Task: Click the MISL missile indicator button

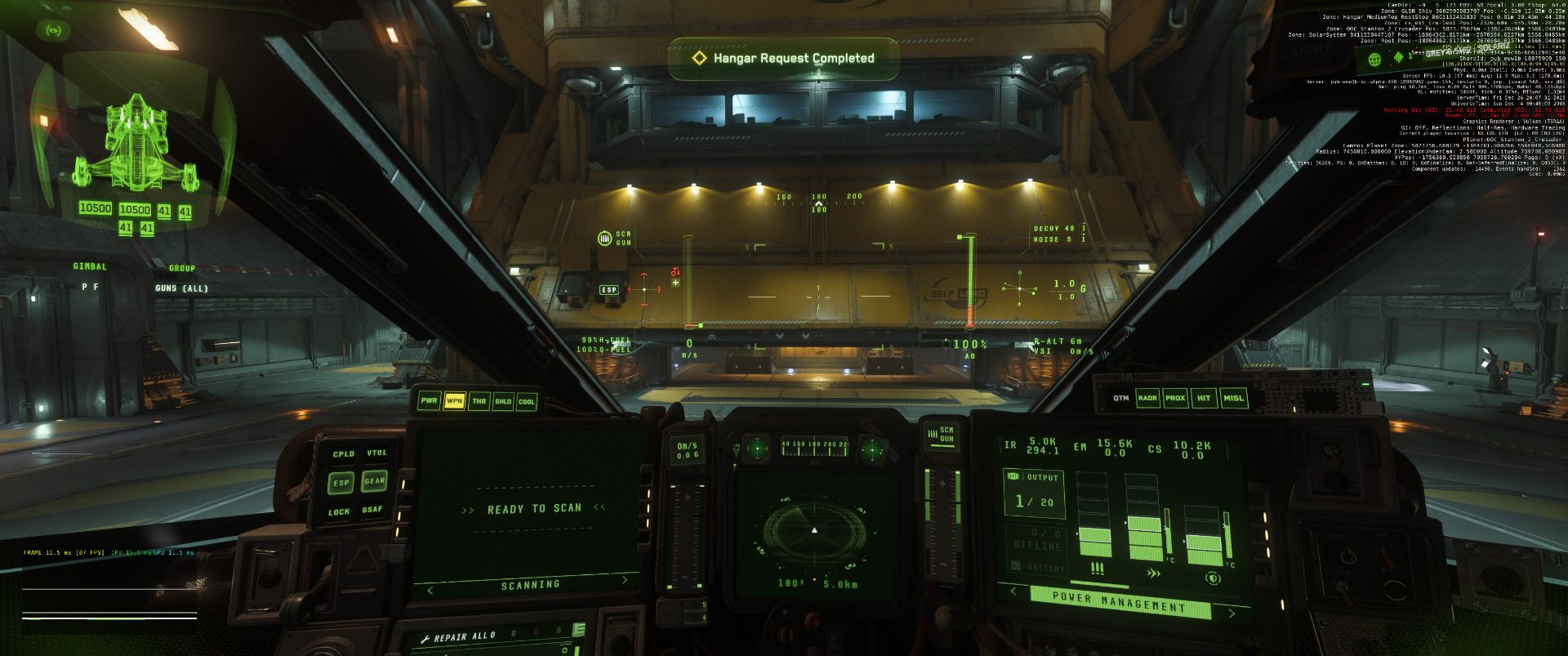Action: pyautogui.click(x=1233, y=398)
